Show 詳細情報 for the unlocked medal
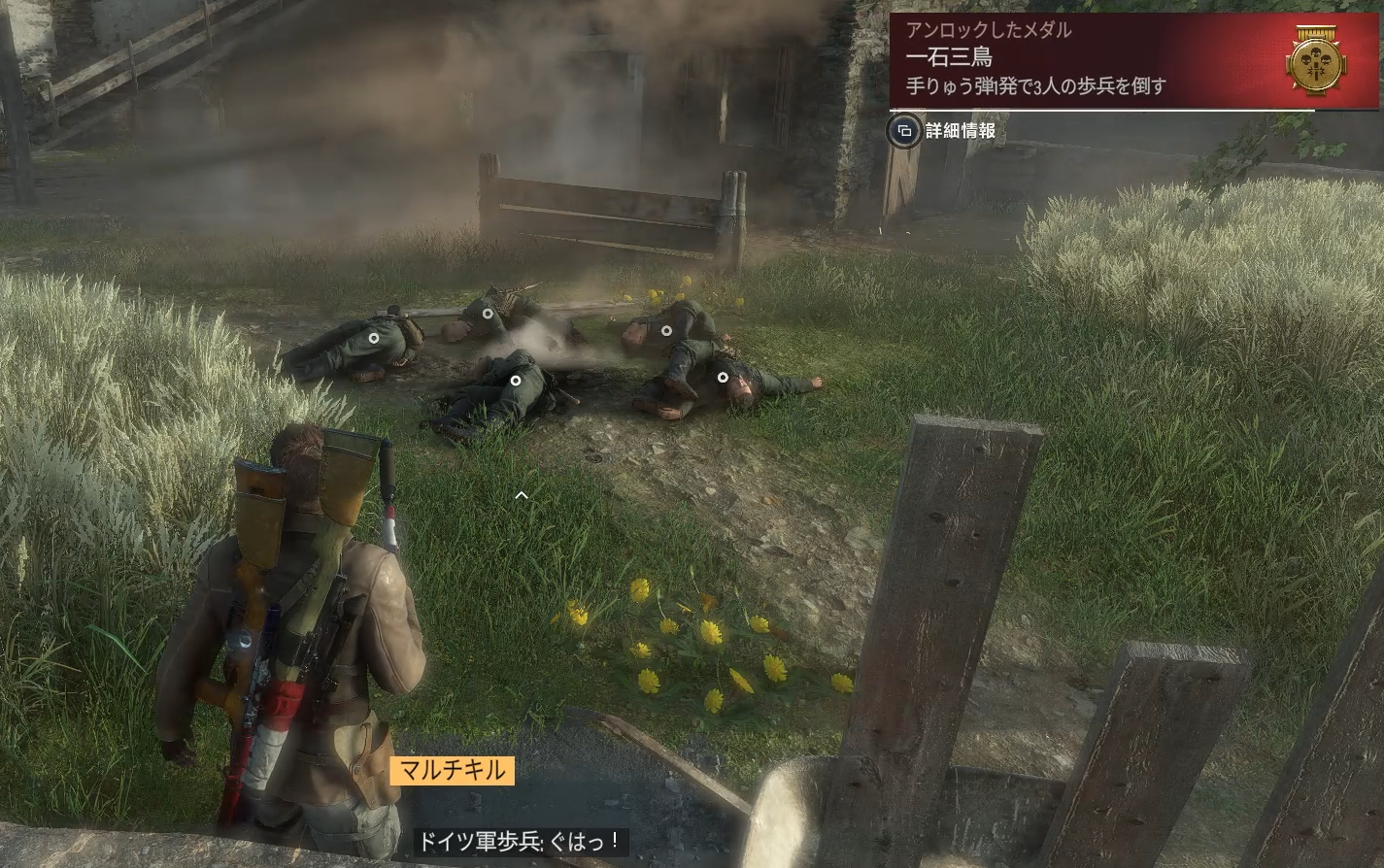 [x=945, y=131]
